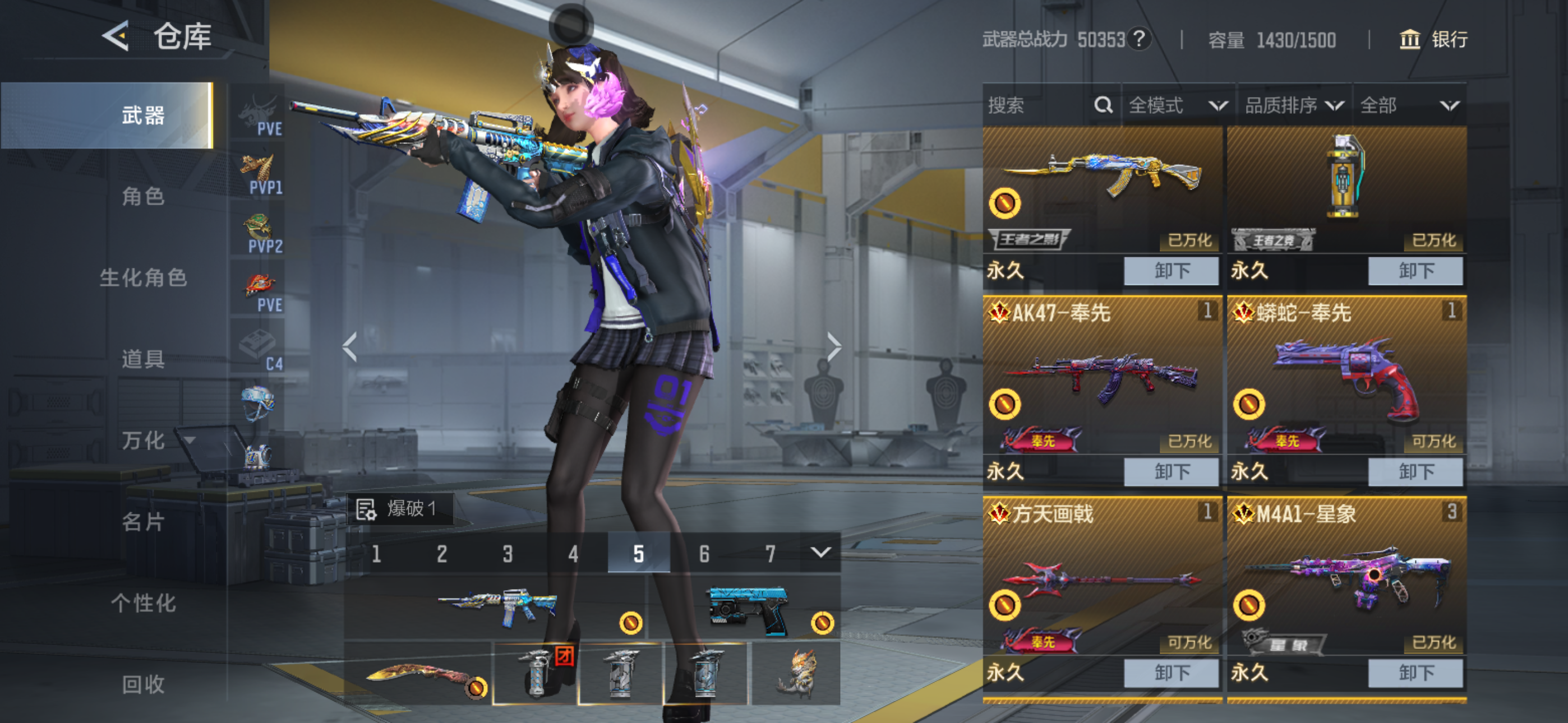This screenshot has width=1568, height=723.
Task: Unequip the AK47-奉先 with 卸下
Action: pyautogui.click(x=1170, y=472)
